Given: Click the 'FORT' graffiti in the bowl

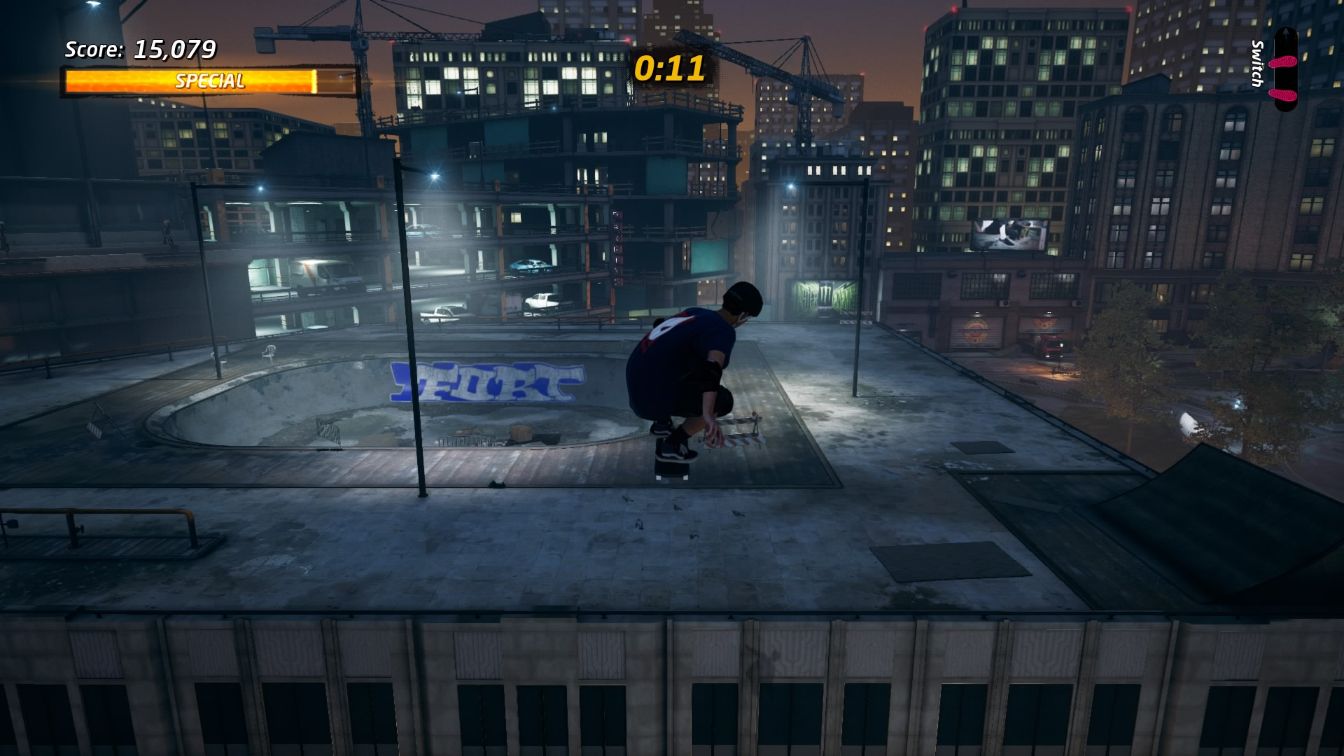Looking at the screenshot, I should [x=485, y=382].
